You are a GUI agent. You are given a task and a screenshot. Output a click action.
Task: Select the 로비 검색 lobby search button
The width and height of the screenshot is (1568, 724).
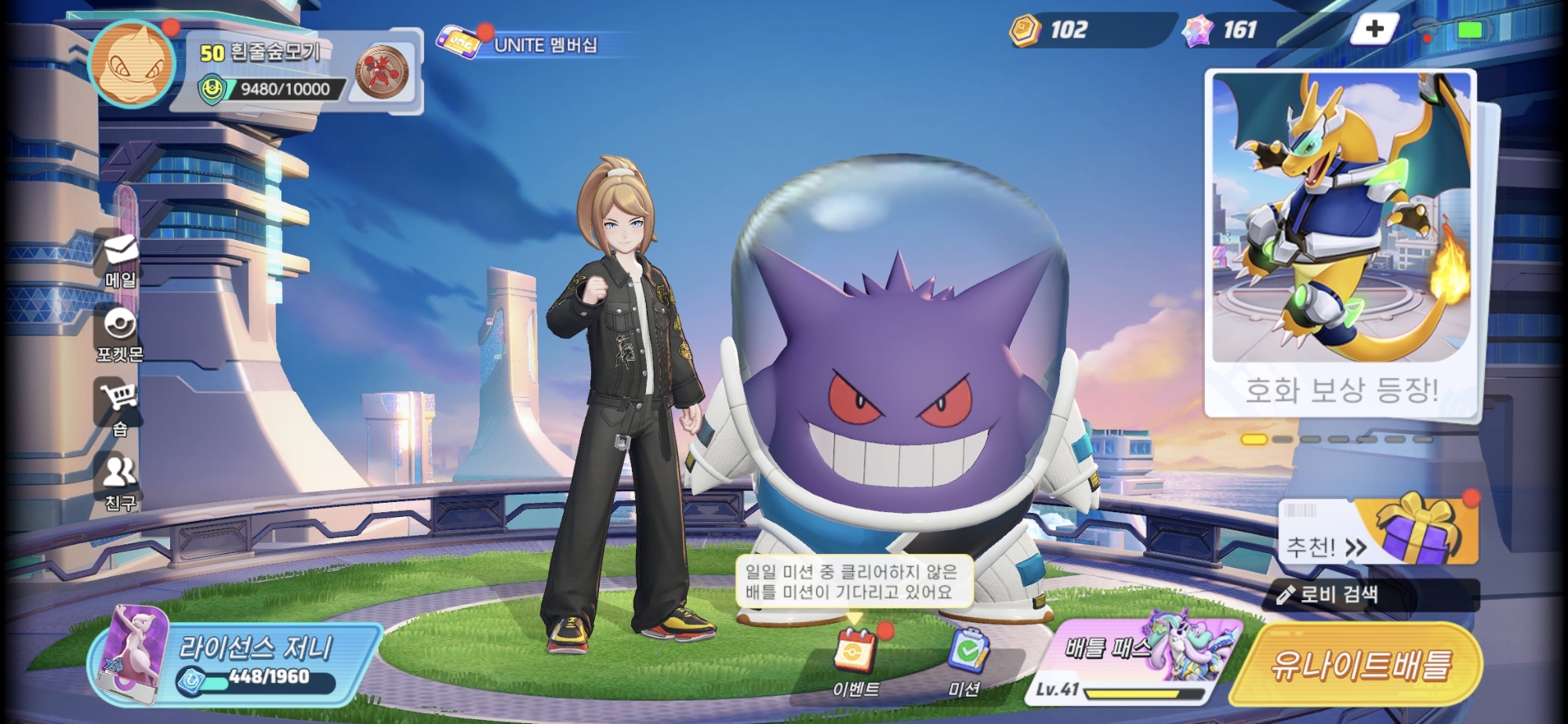[1370, 595]
